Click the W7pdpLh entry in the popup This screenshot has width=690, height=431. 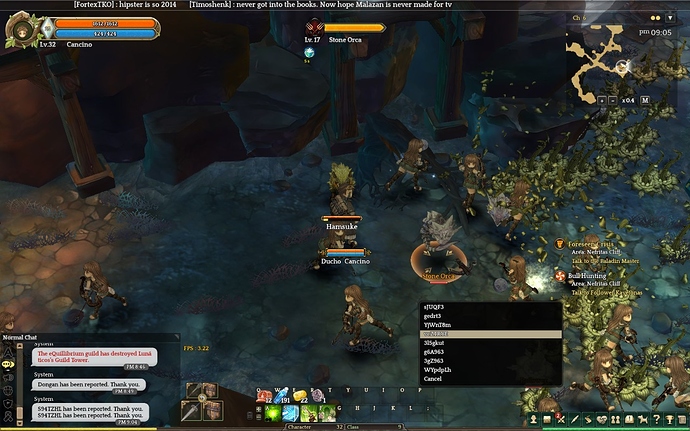coord(436,370)
